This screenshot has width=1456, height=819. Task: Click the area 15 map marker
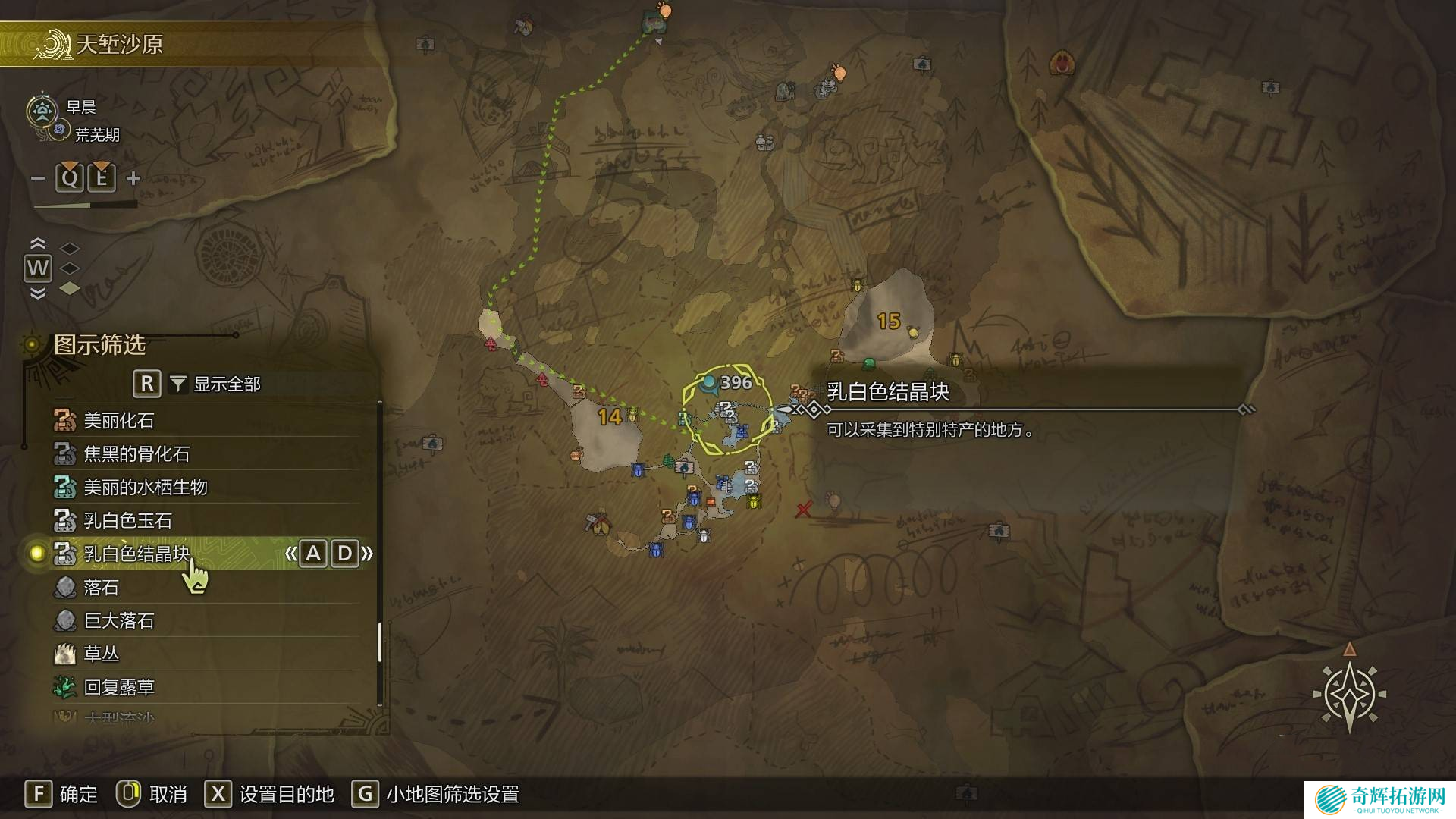888,322
